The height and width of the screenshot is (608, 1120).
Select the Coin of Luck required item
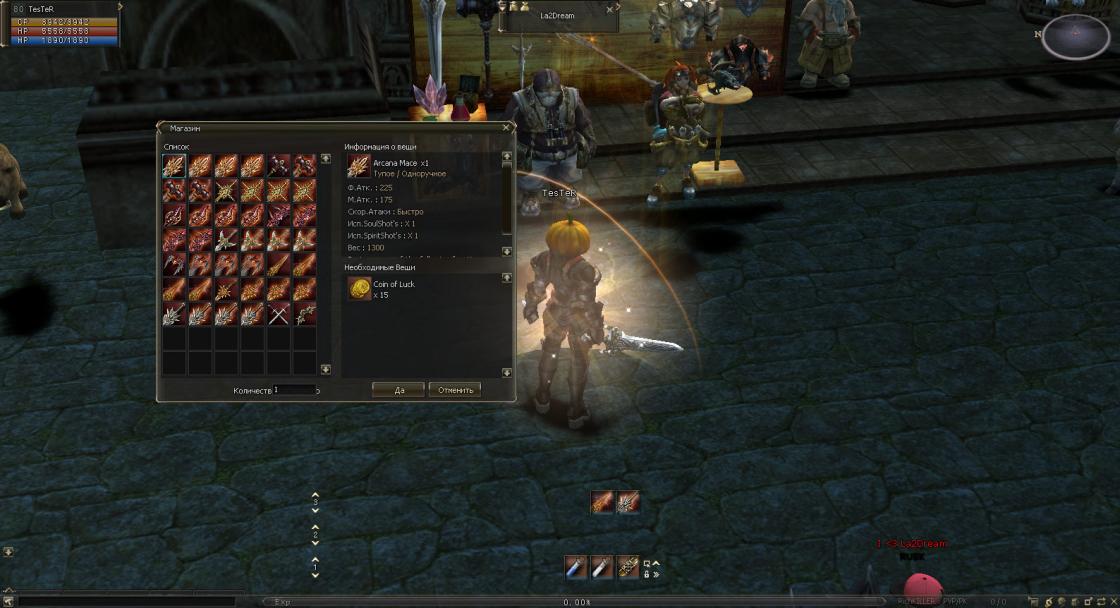tap(358, 289)
